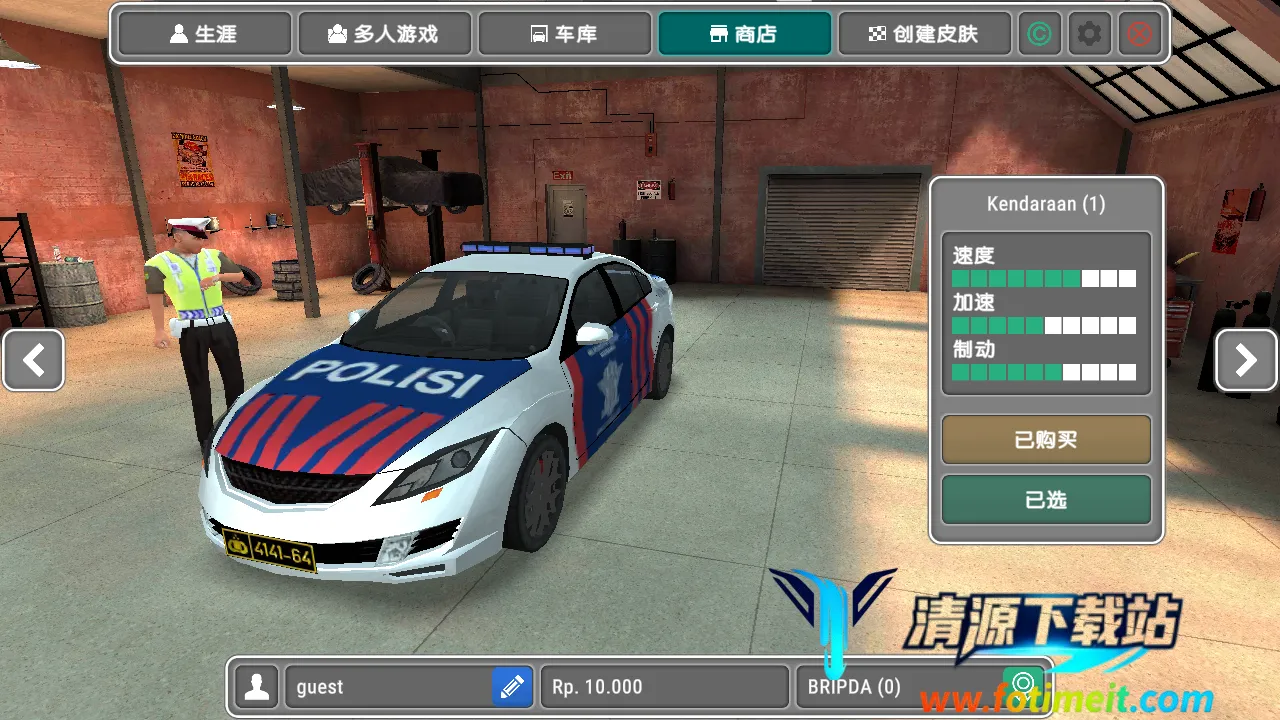This screenshot has height=720, width=1280.
Task: Open settings with the gear icon
Action: 1089,34
